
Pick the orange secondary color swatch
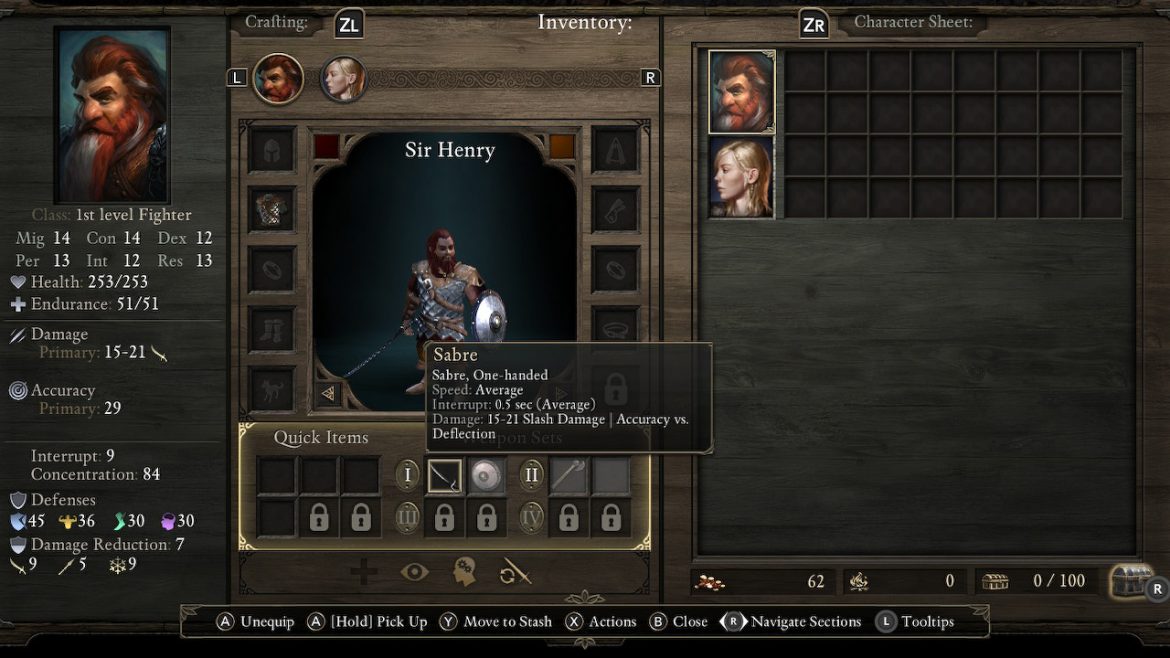click(x=562, y=146)
